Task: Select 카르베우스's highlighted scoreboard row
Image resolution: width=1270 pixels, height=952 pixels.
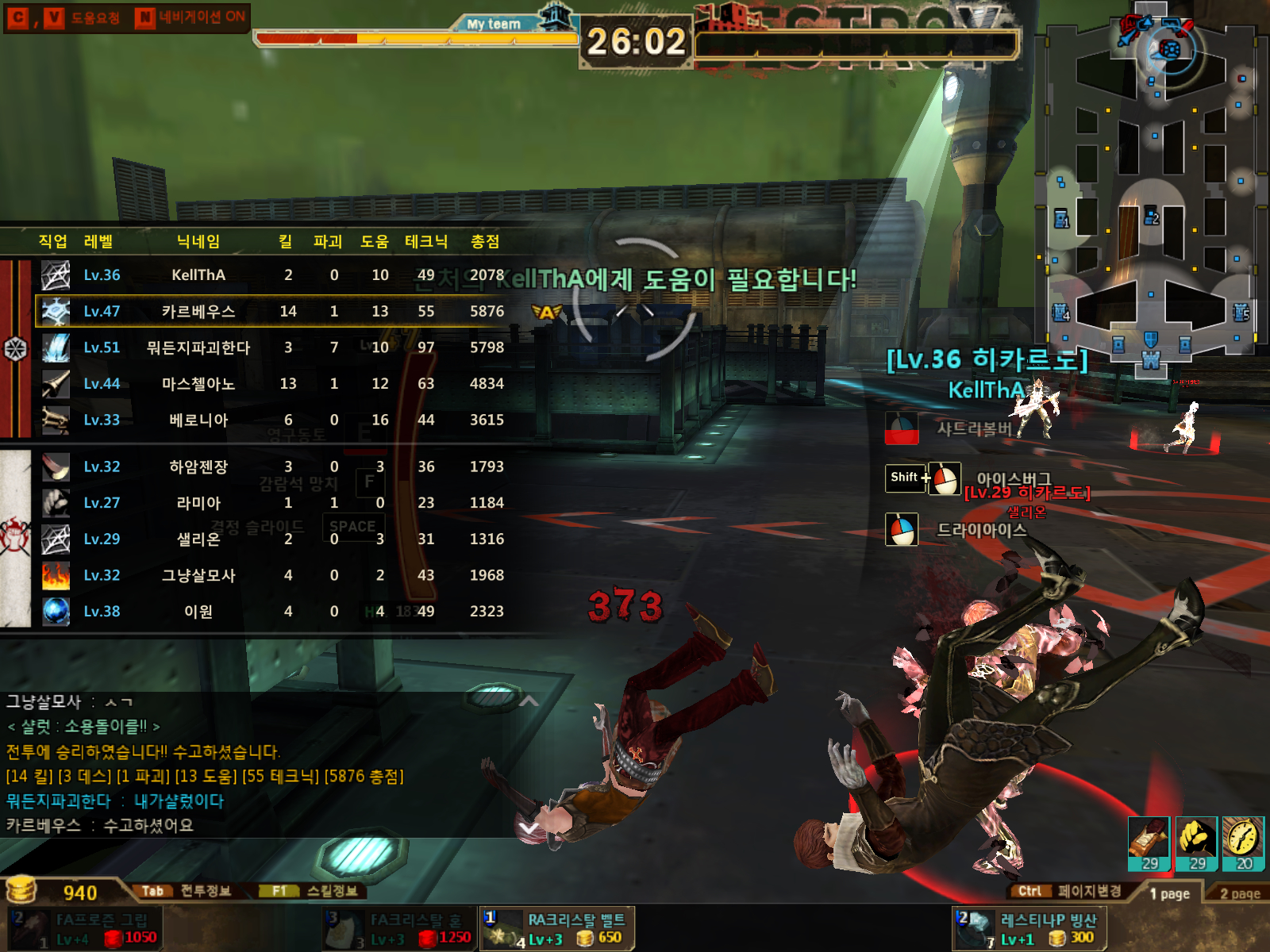Action: 270,311
